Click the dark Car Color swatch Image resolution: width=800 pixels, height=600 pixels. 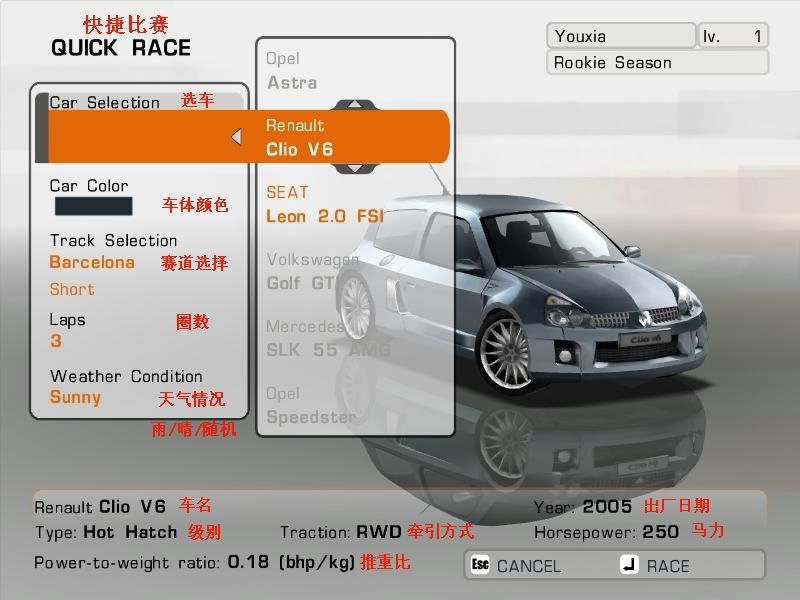click(x=92, y=207)
